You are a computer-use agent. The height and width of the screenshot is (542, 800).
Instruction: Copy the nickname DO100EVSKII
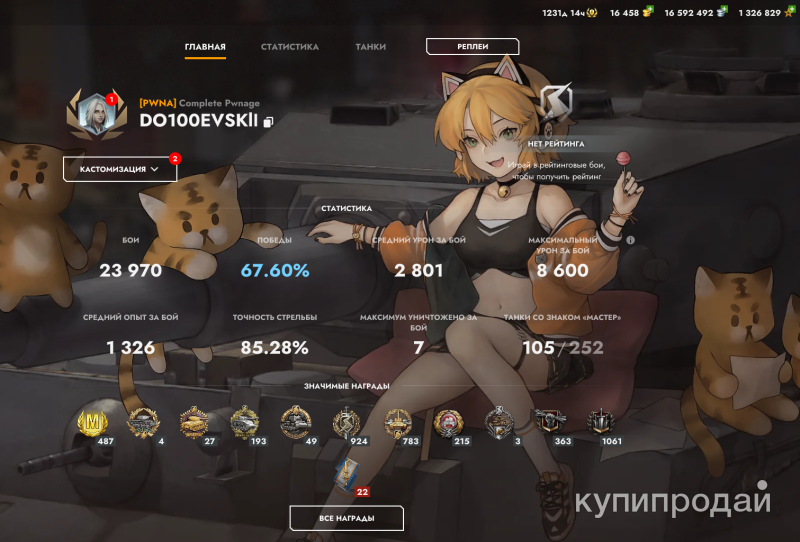(x=268, y=122)
